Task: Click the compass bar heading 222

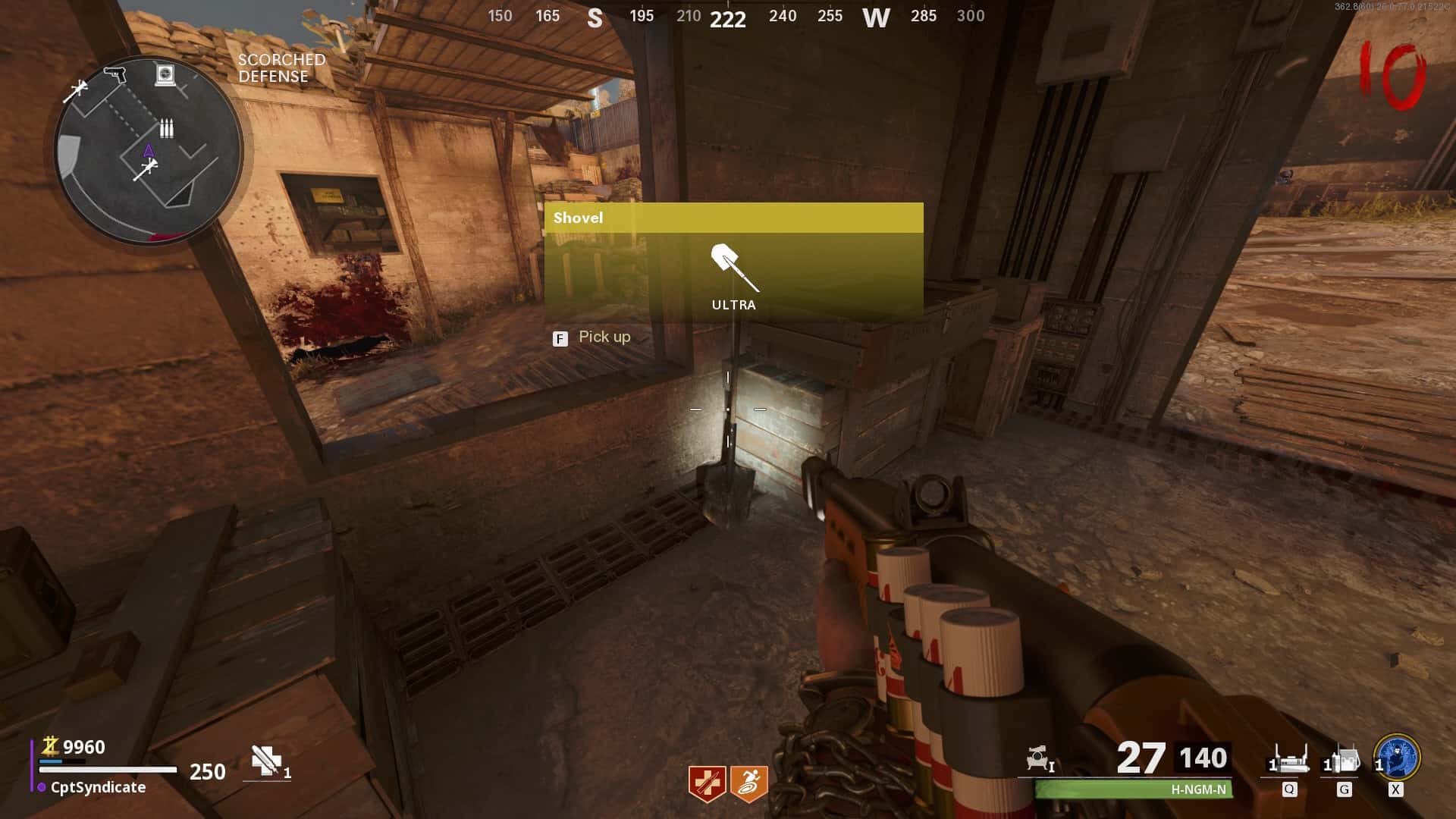Action: pyautogui.click(x=727, y=18)
